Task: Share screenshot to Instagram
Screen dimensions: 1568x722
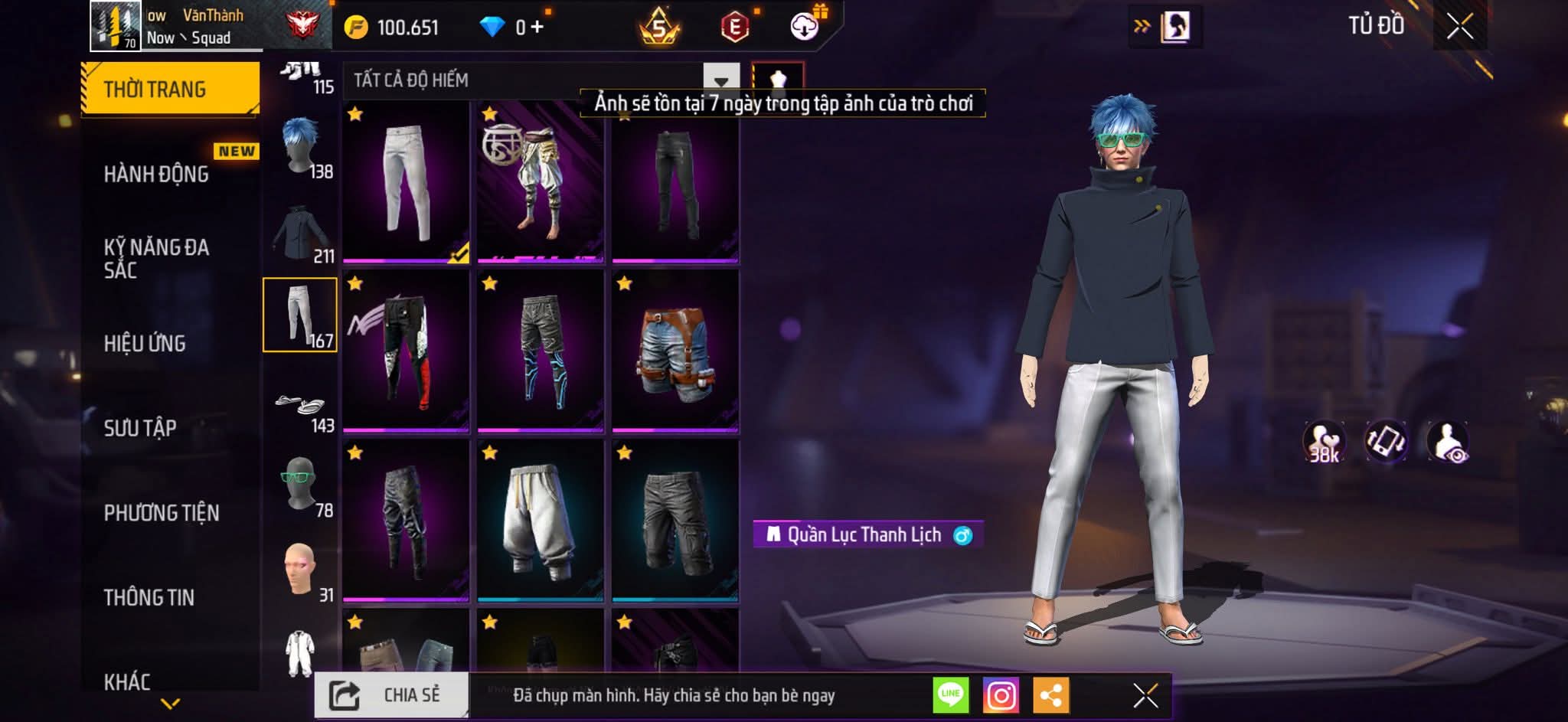Action: pyautogui.click(x=1001, y=695)
